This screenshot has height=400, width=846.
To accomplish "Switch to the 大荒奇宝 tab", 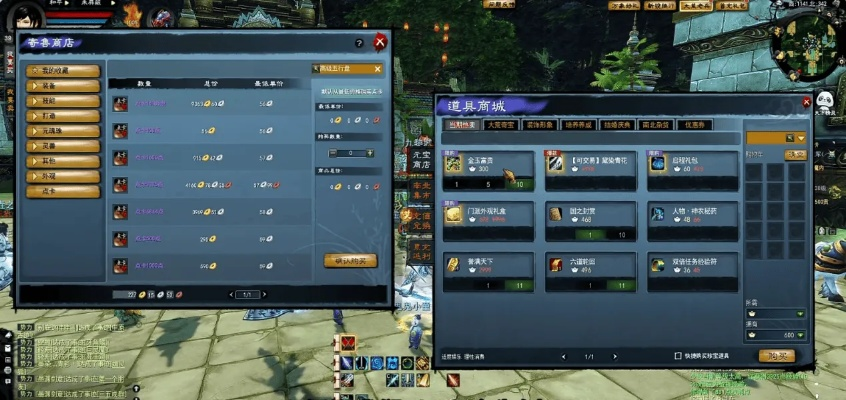I will coord(500,125).
